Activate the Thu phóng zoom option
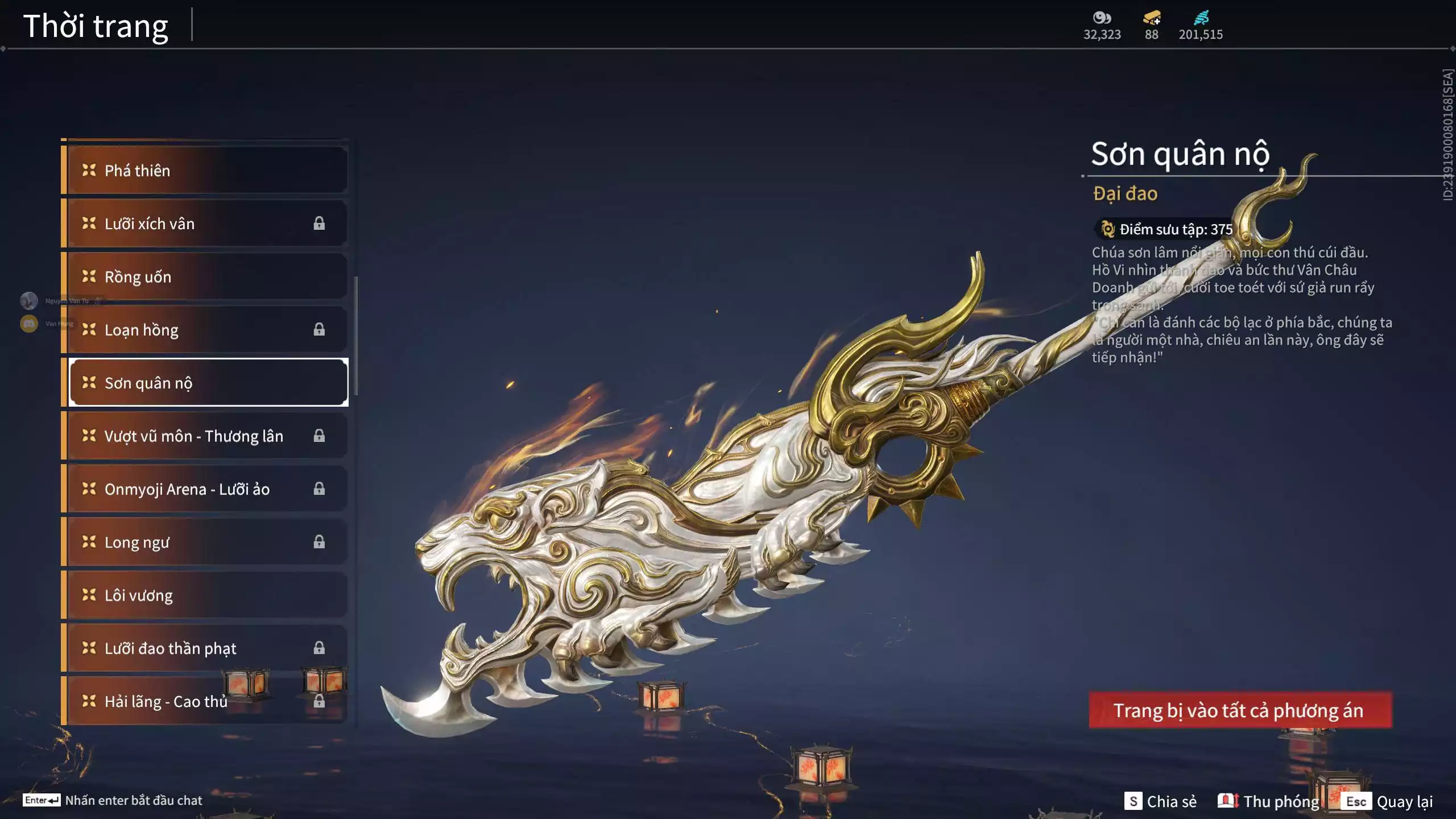The height and width of the screenshot is (819, 1456). point(1269,801)
